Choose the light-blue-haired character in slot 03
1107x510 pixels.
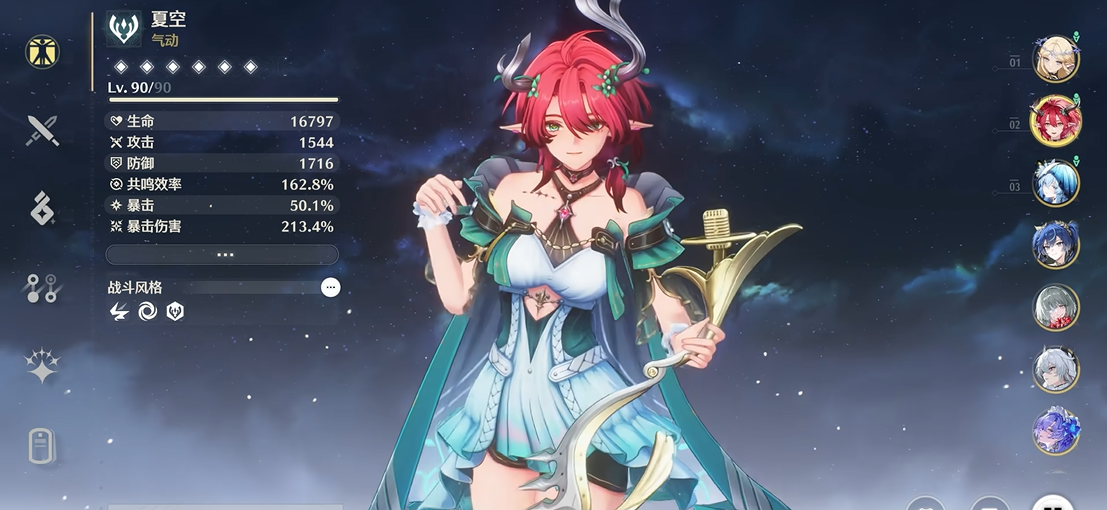(x=1055, y=184)
